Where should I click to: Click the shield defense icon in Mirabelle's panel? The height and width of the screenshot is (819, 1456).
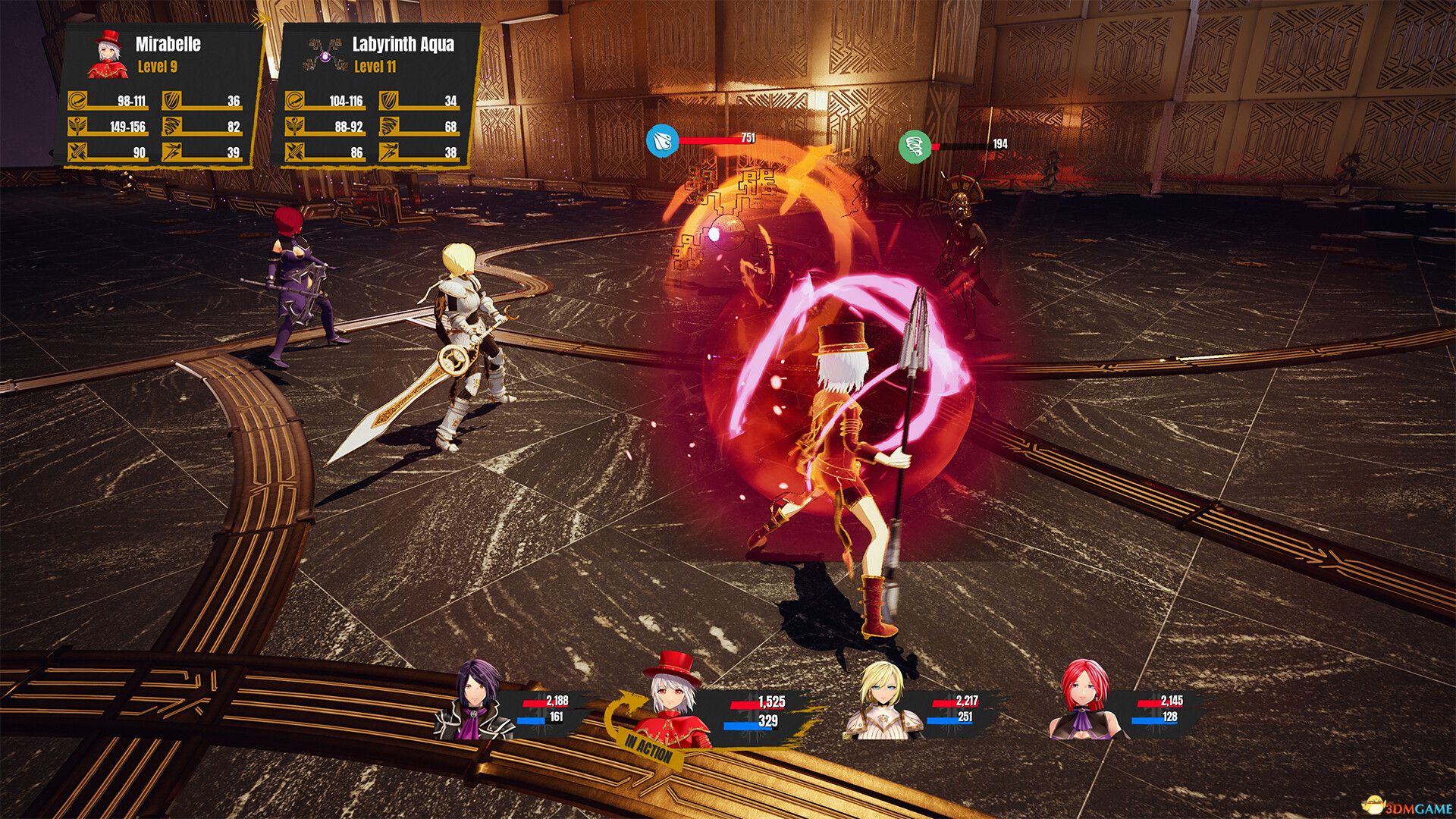pos(172,99)
